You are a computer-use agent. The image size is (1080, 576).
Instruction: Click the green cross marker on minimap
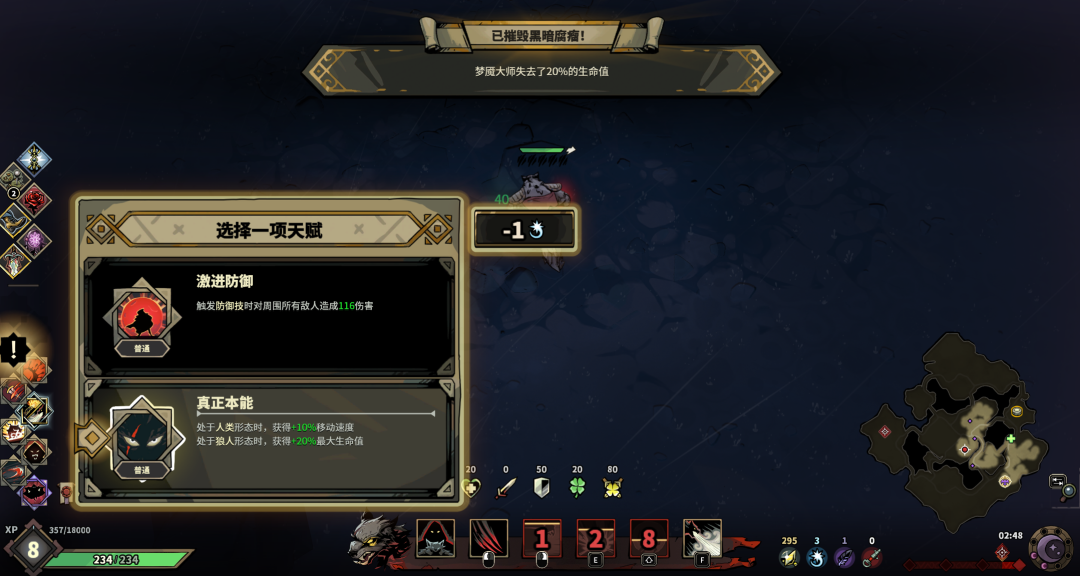(x=1011, y=439)
